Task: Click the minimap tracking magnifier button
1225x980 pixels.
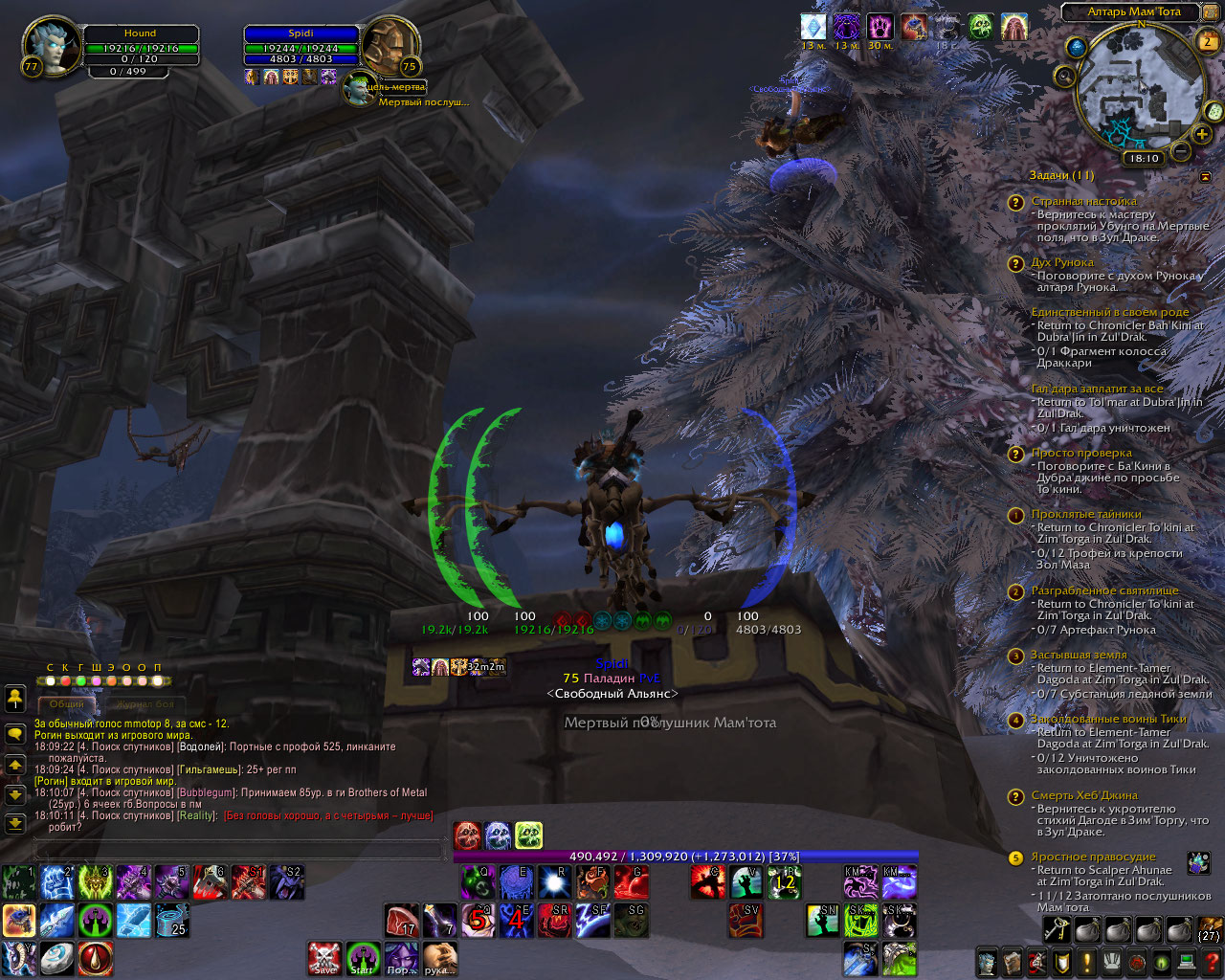Action: (1064, 76)
